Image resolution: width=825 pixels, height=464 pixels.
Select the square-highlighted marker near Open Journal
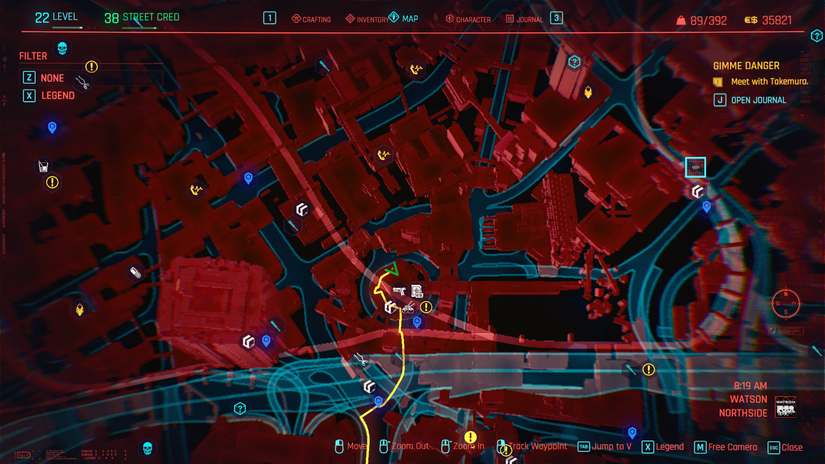(x=696, y=167)
